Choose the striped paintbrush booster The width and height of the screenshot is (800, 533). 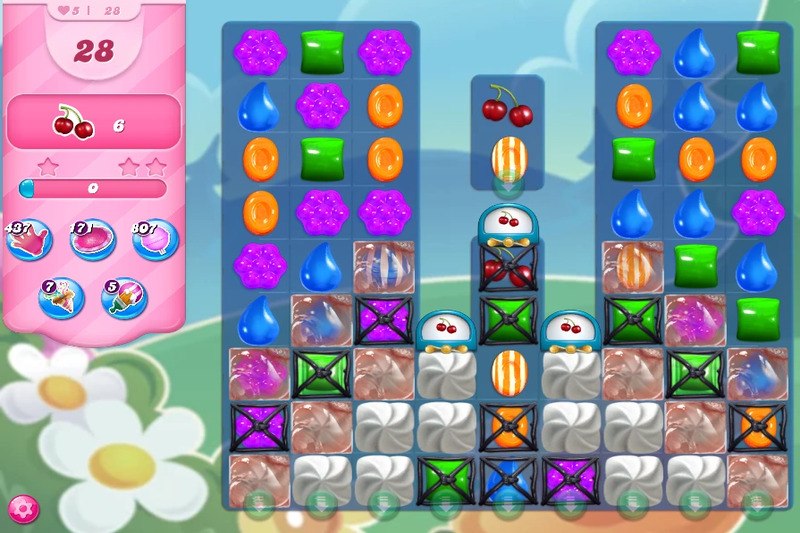click(x=122, y=298)
